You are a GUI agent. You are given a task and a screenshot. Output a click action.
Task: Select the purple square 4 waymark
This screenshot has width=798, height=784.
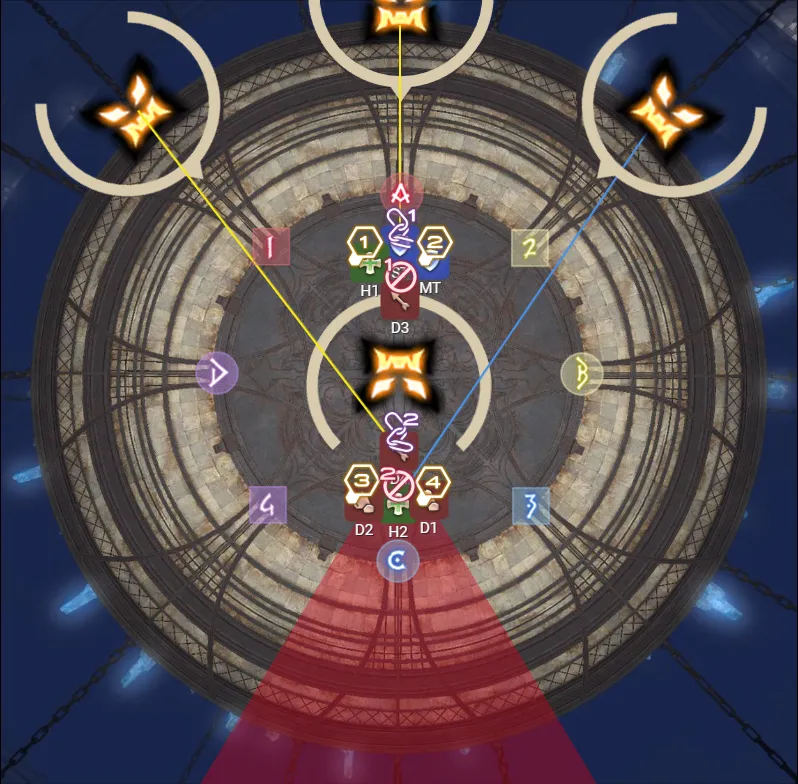[268, 507]
